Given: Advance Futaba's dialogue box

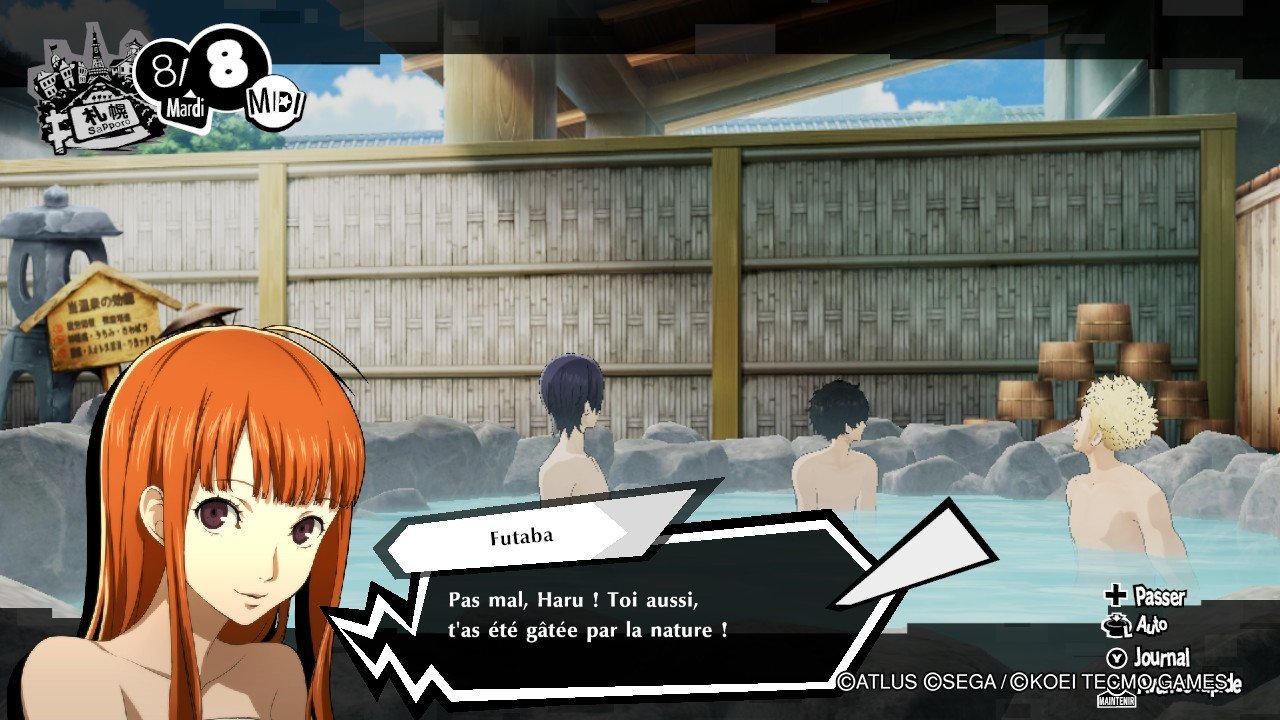Looking at the screenshot, I should click(600, 615).
